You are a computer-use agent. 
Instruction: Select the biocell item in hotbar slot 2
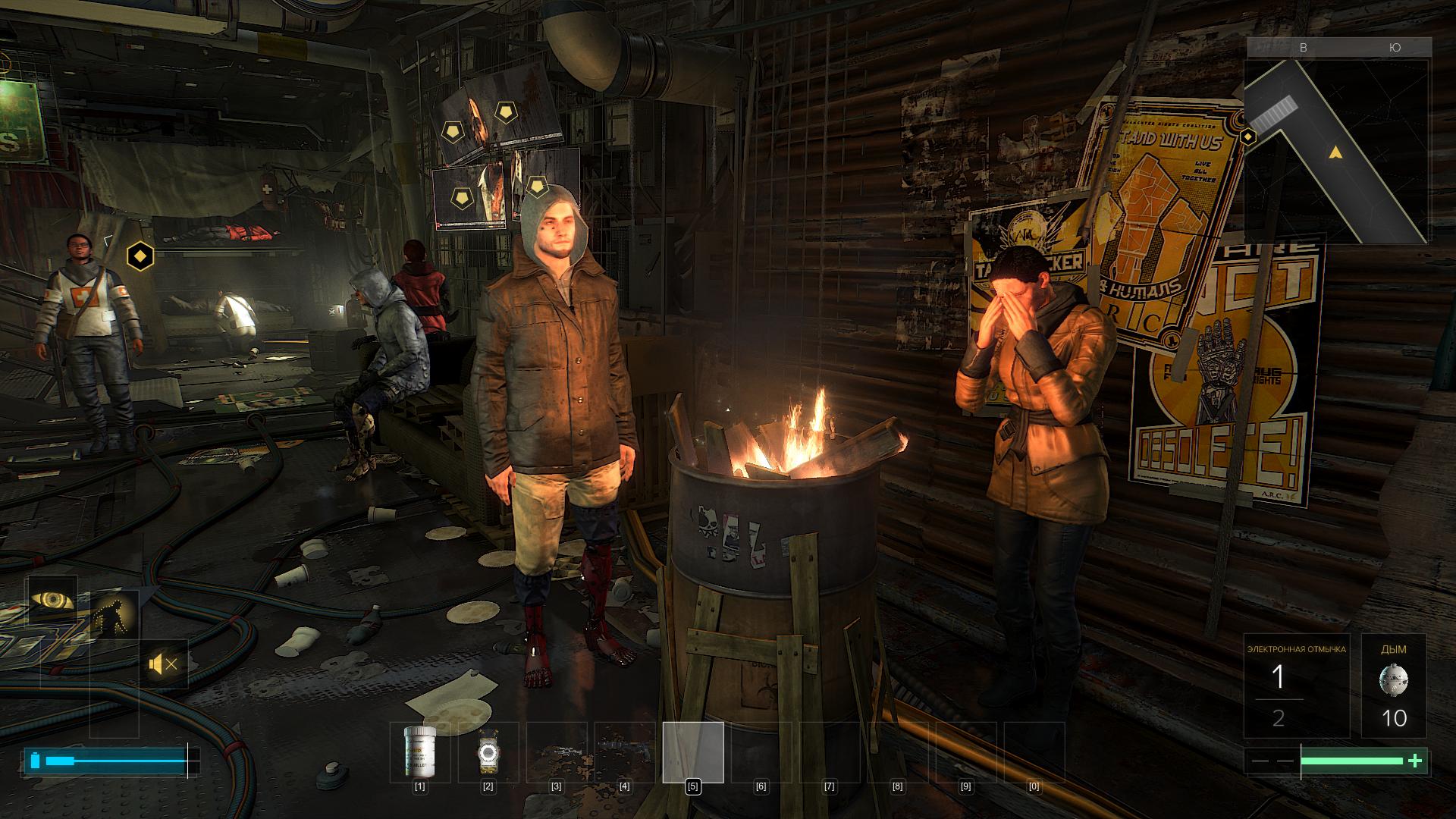pyautogui.click(x=488, y=752)
